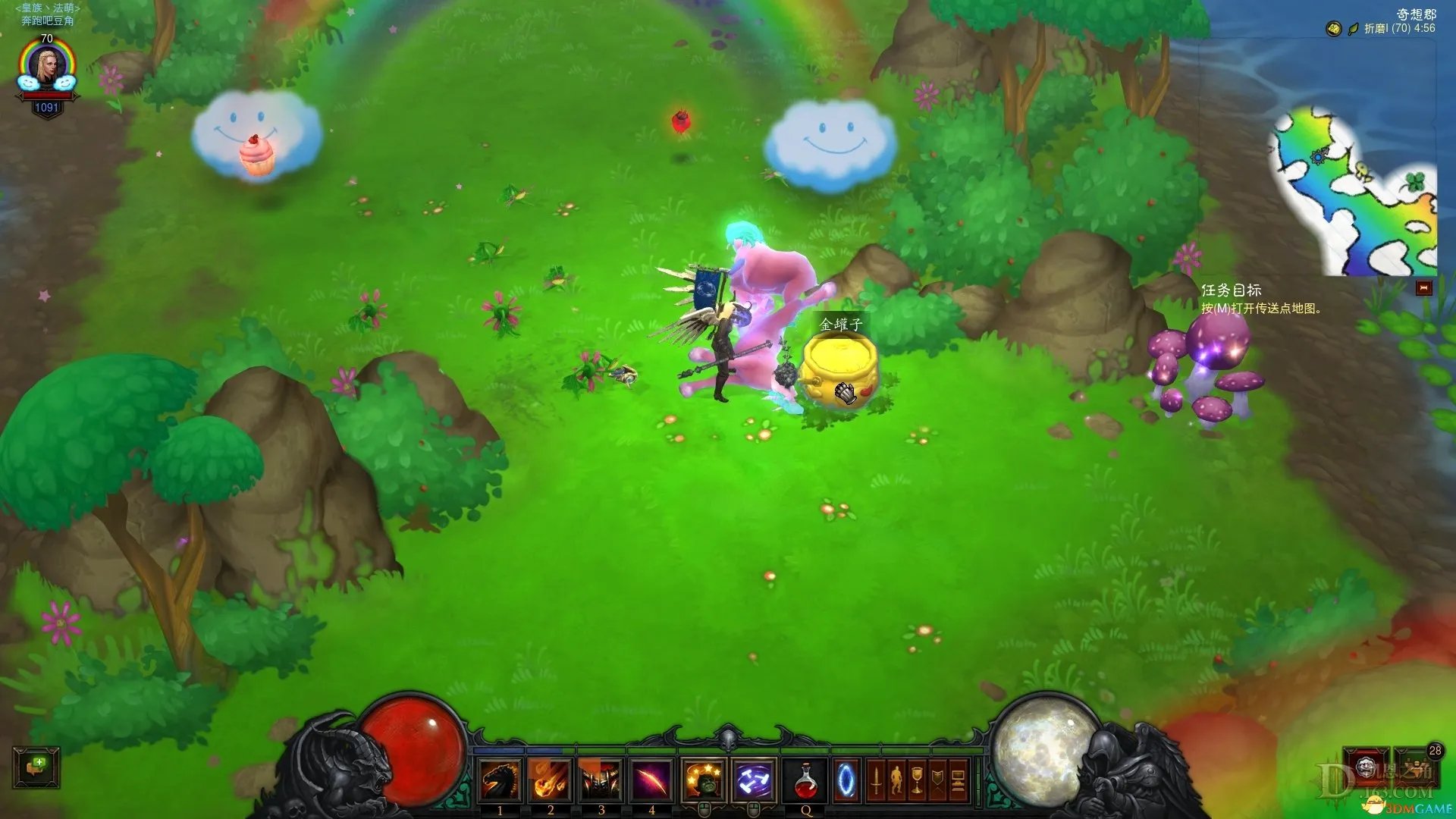Open the blue town portal
Screen dimensions: 1456x819
846,780
